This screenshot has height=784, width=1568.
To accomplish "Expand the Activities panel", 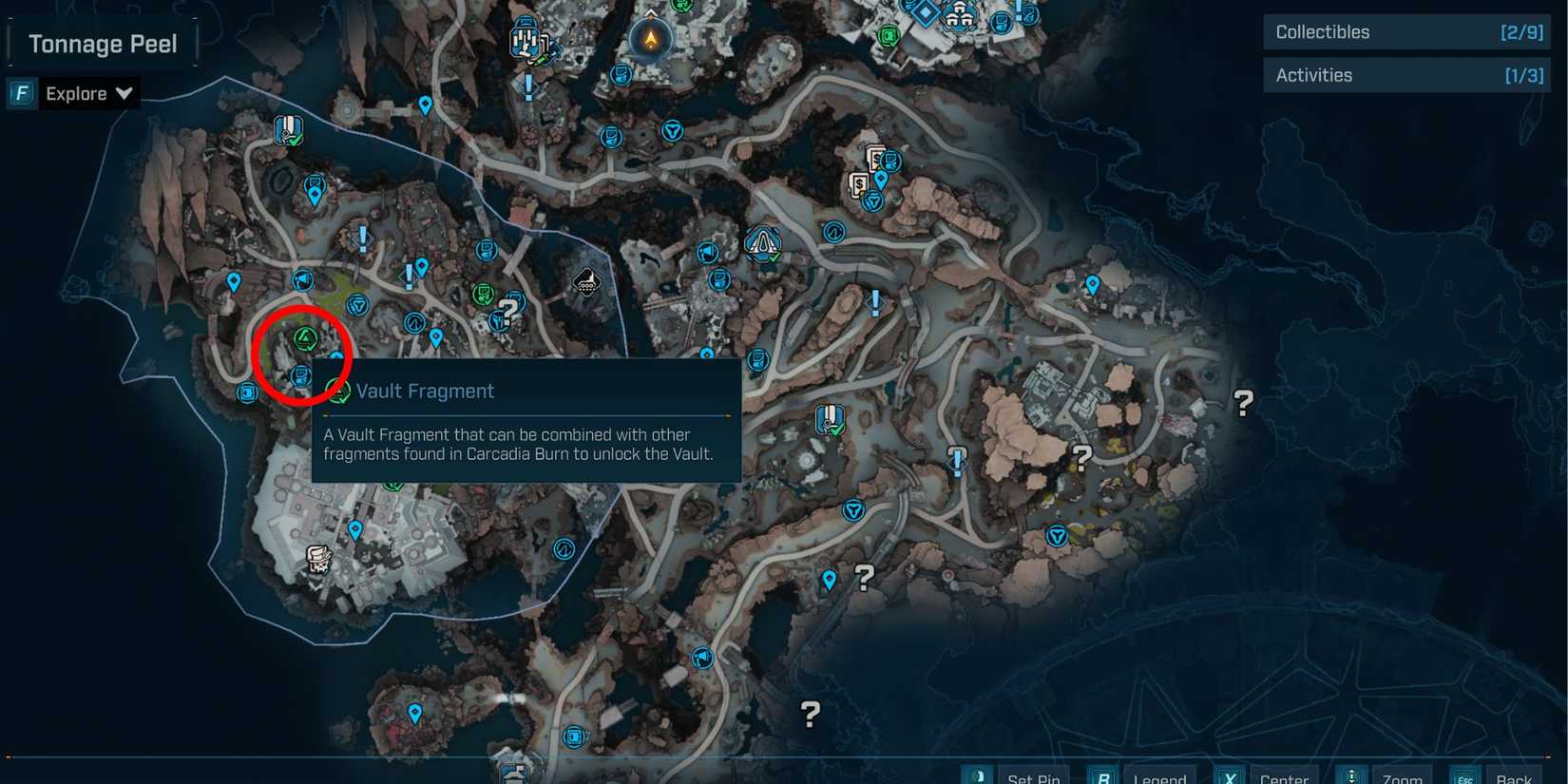I will 1406,74.
